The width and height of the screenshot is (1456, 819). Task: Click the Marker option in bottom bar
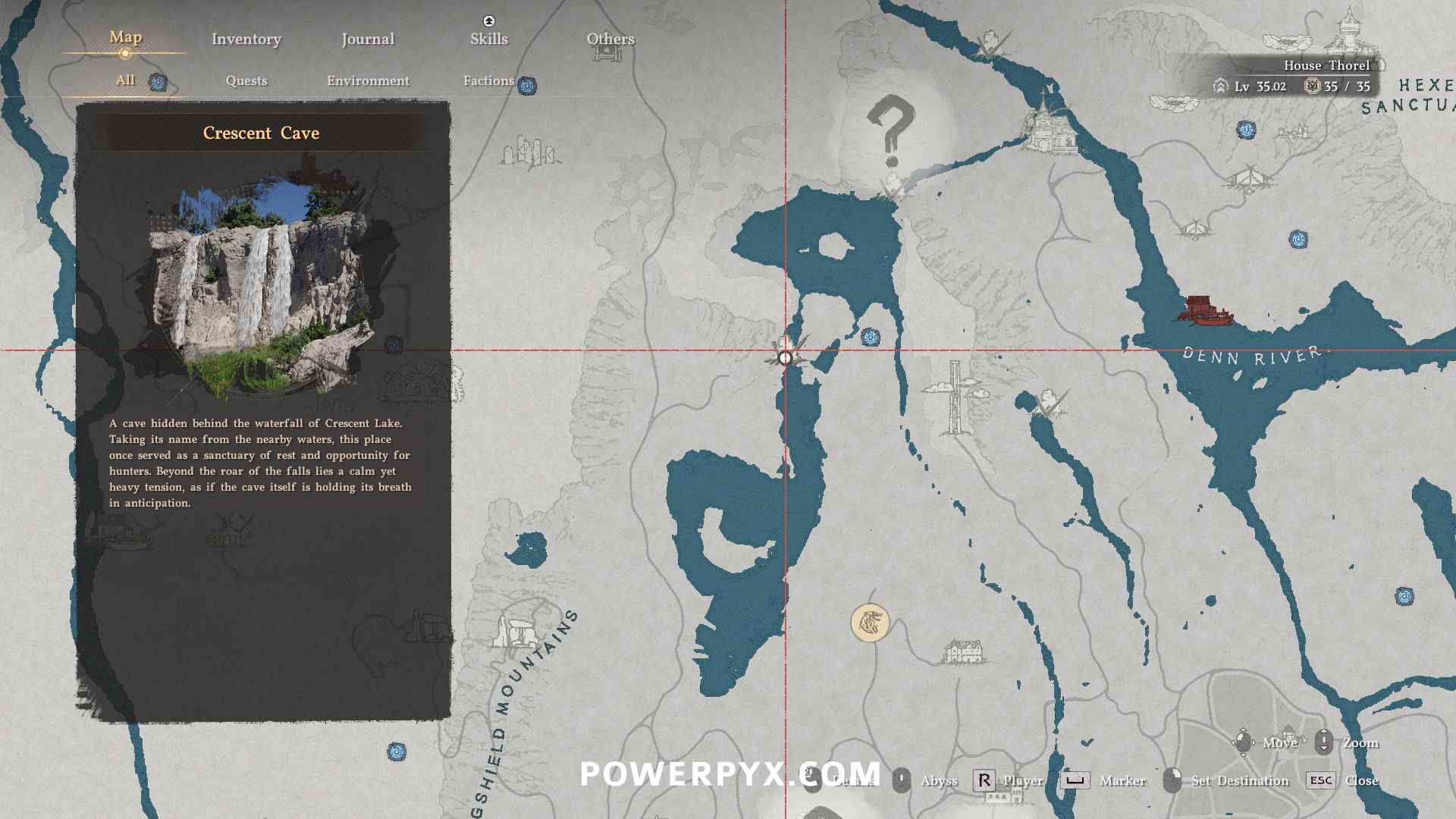tap(1122, 780)
